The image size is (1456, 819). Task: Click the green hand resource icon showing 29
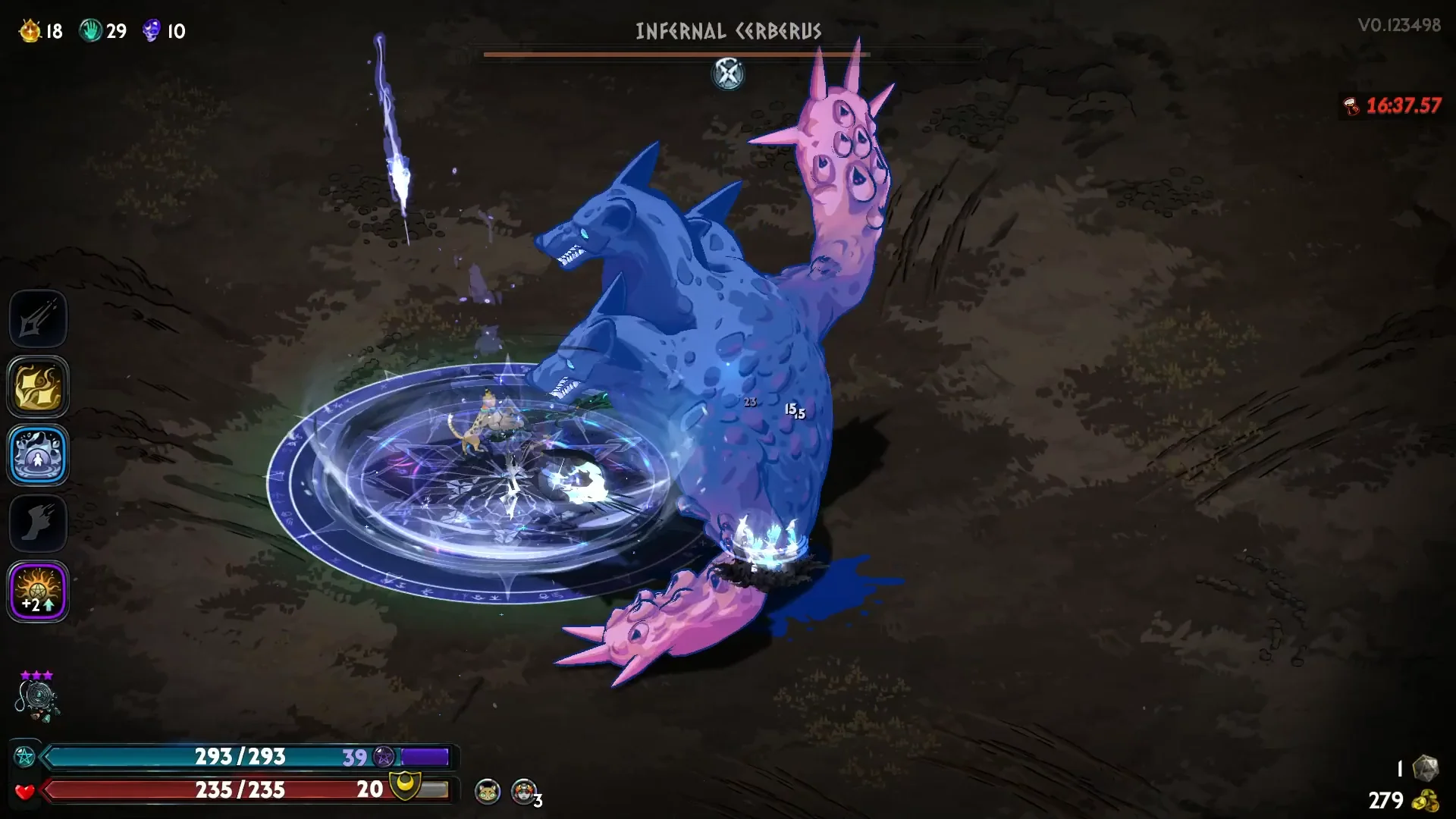[91, 31]
